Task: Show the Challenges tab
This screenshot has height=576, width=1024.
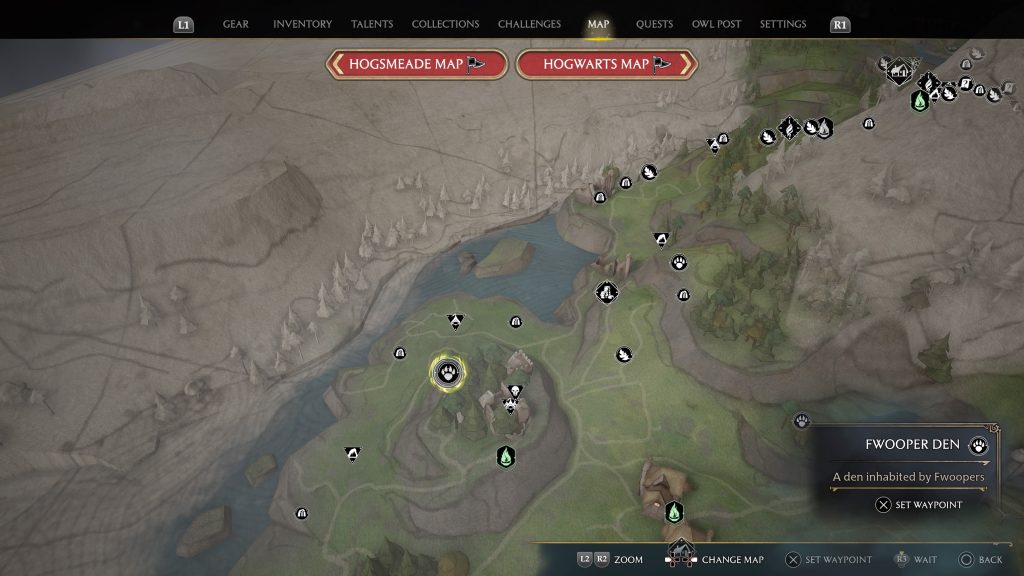Action: tap(530, 24)
